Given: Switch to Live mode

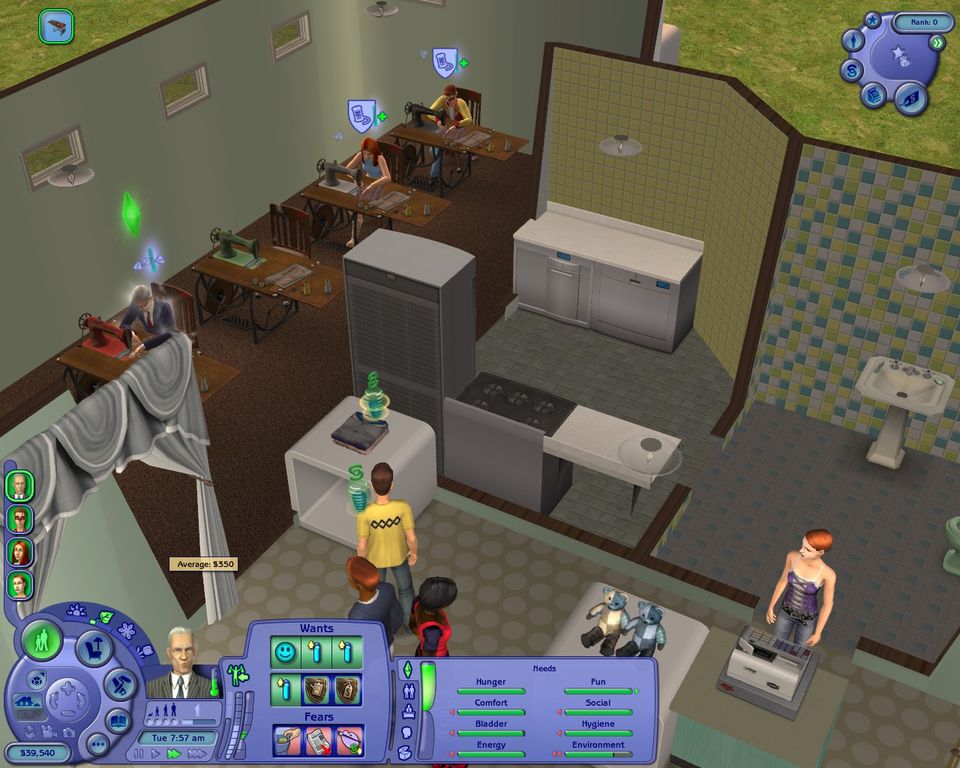Looking at the screenshot, I should click(x=42, y=640).
